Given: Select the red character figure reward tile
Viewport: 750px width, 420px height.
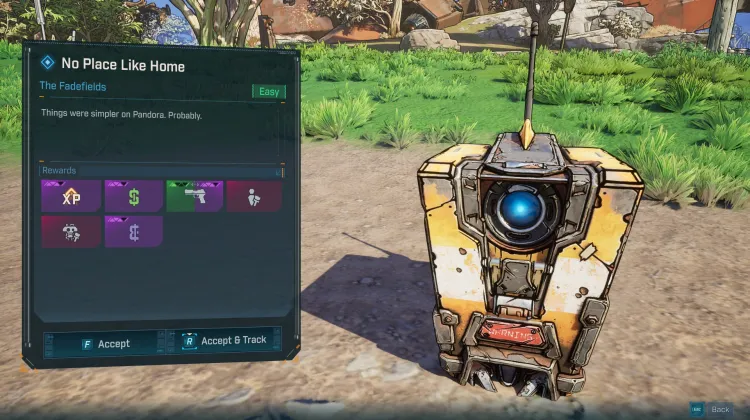Looking at the screenshot, I should (x=253, y=196).
